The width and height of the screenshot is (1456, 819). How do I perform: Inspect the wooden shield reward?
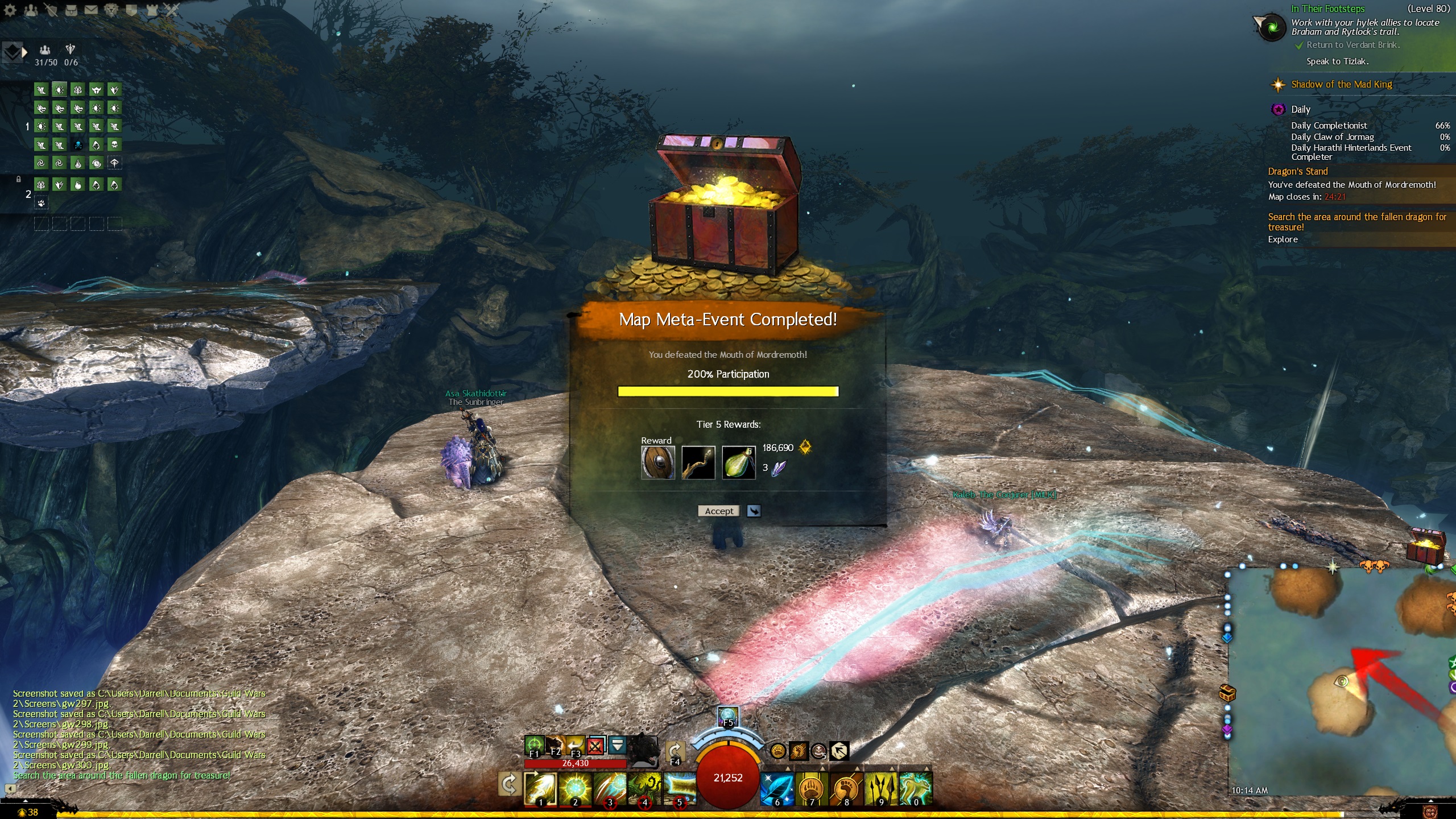[658, 462]
